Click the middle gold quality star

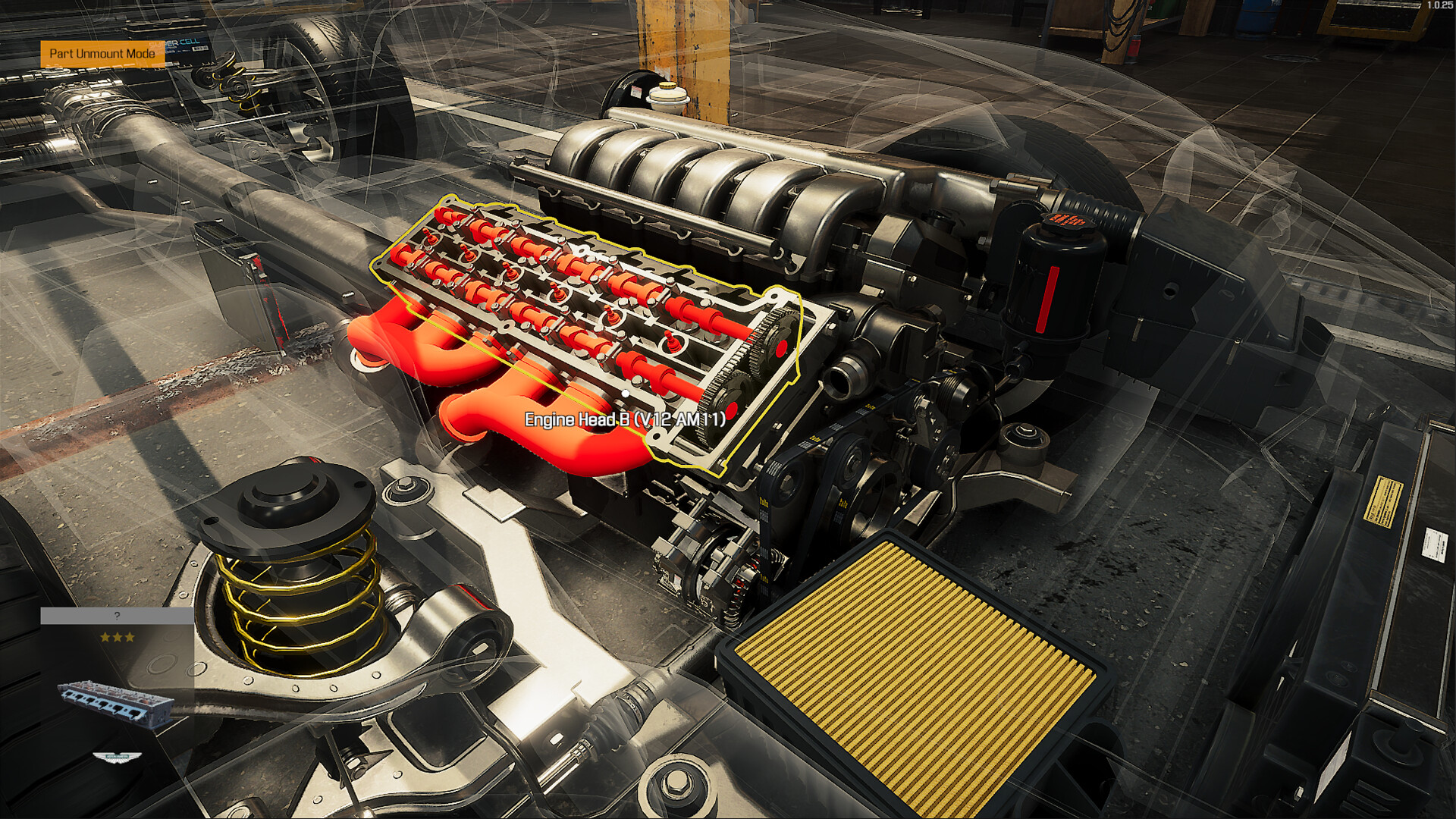tap(118, 637)
